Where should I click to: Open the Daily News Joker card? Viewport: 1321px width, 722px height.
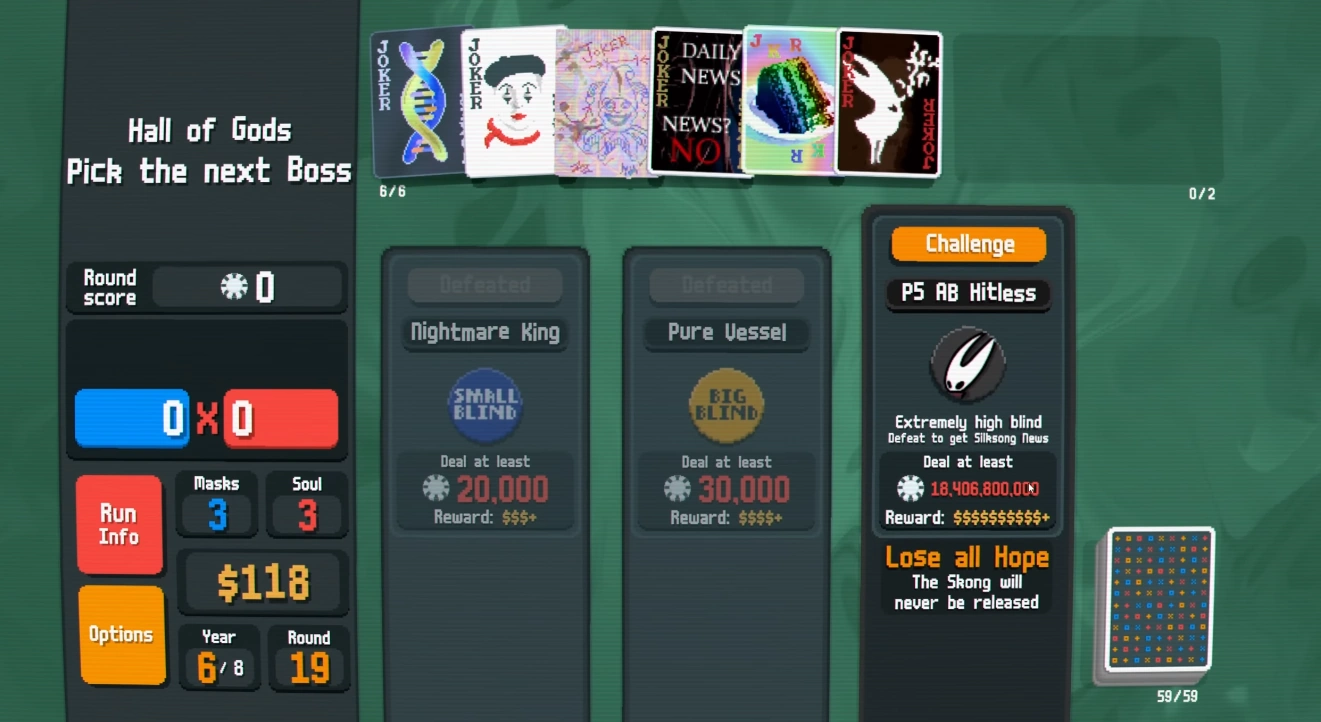tap(697, 100)
